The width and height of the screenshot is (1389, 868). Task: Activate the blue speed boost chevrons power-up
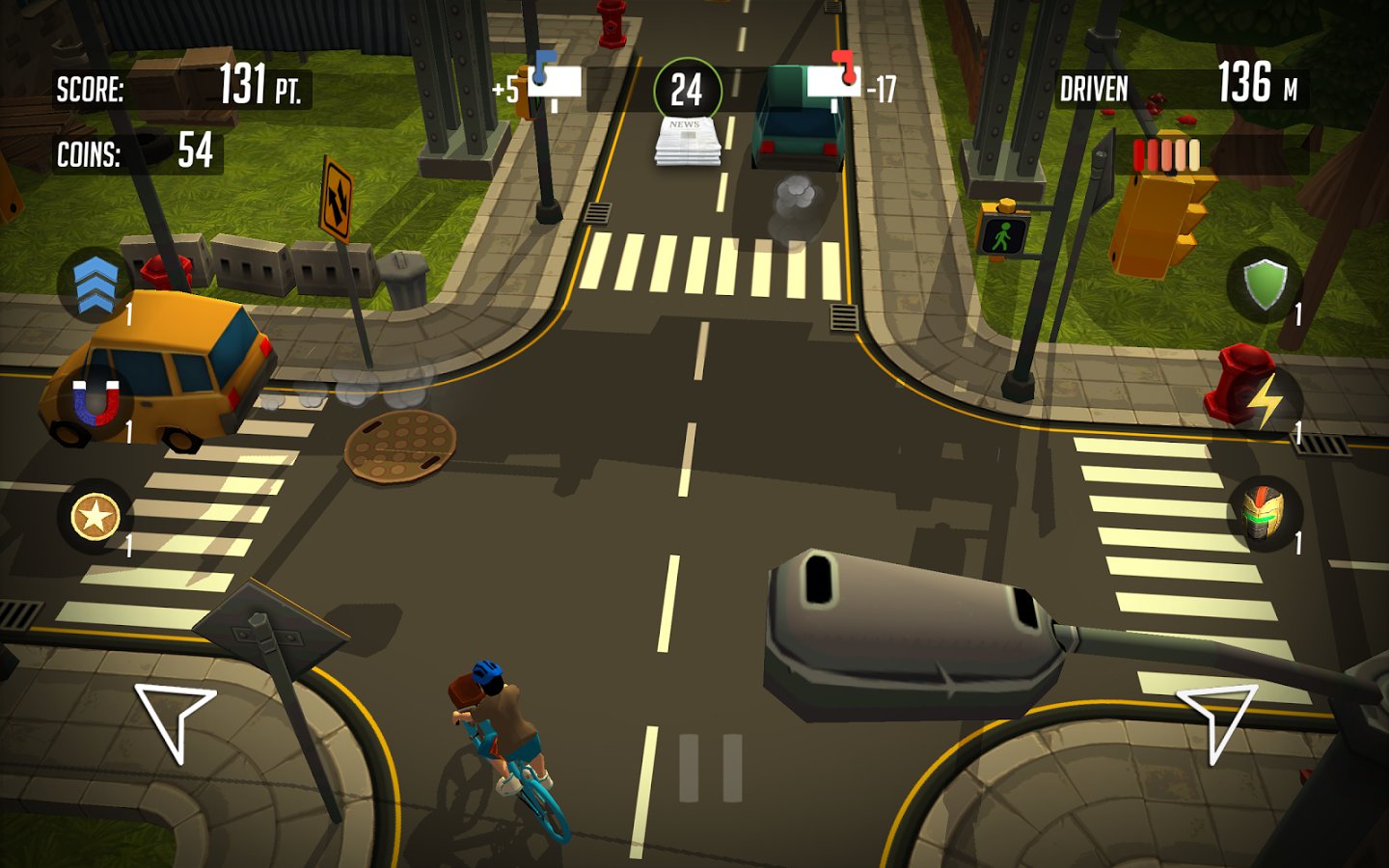[x=95, y=285]
